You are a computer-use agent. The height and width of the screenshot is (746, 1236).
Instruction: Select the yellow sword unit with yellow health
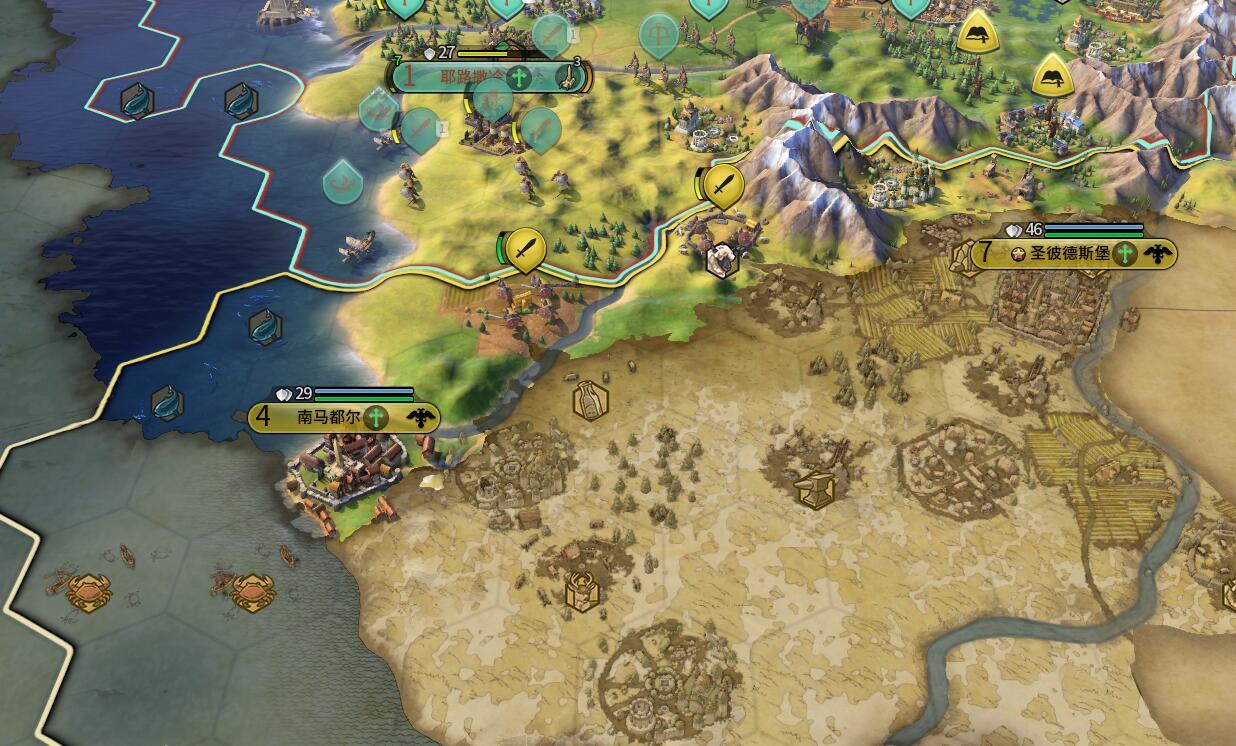723,185
